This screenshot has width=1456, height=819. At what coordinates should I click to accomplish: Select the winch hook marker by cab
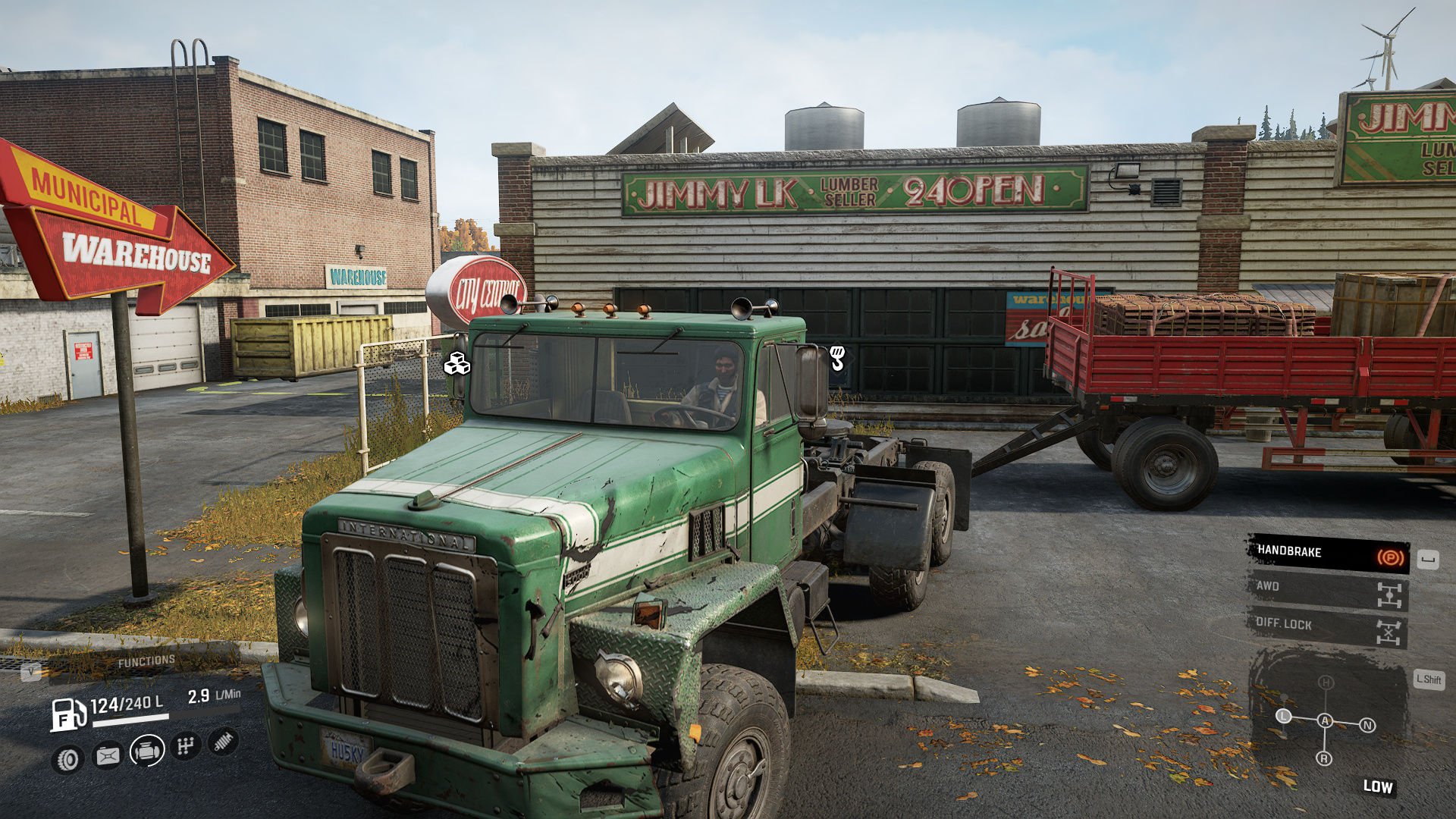click(x=837, y=358)
